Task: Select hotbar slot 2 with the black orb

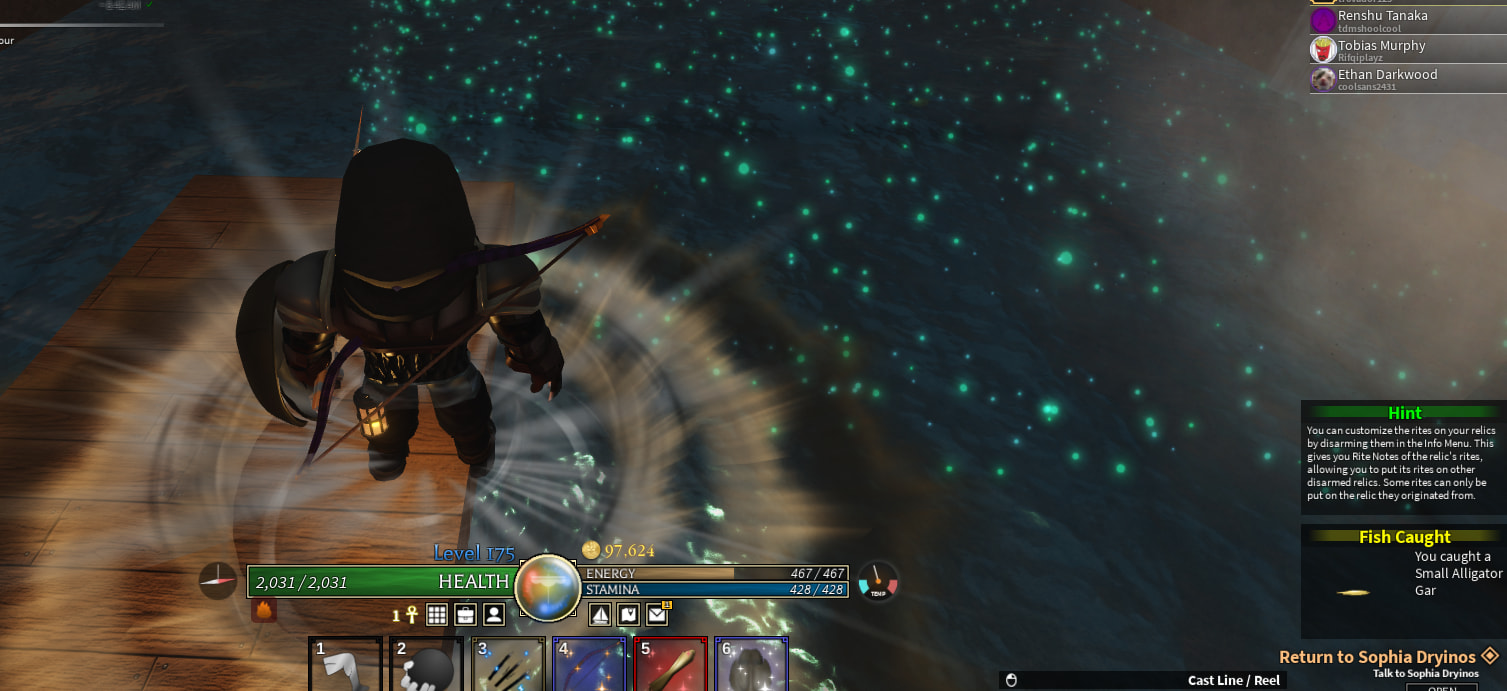Action: point(426,664)
